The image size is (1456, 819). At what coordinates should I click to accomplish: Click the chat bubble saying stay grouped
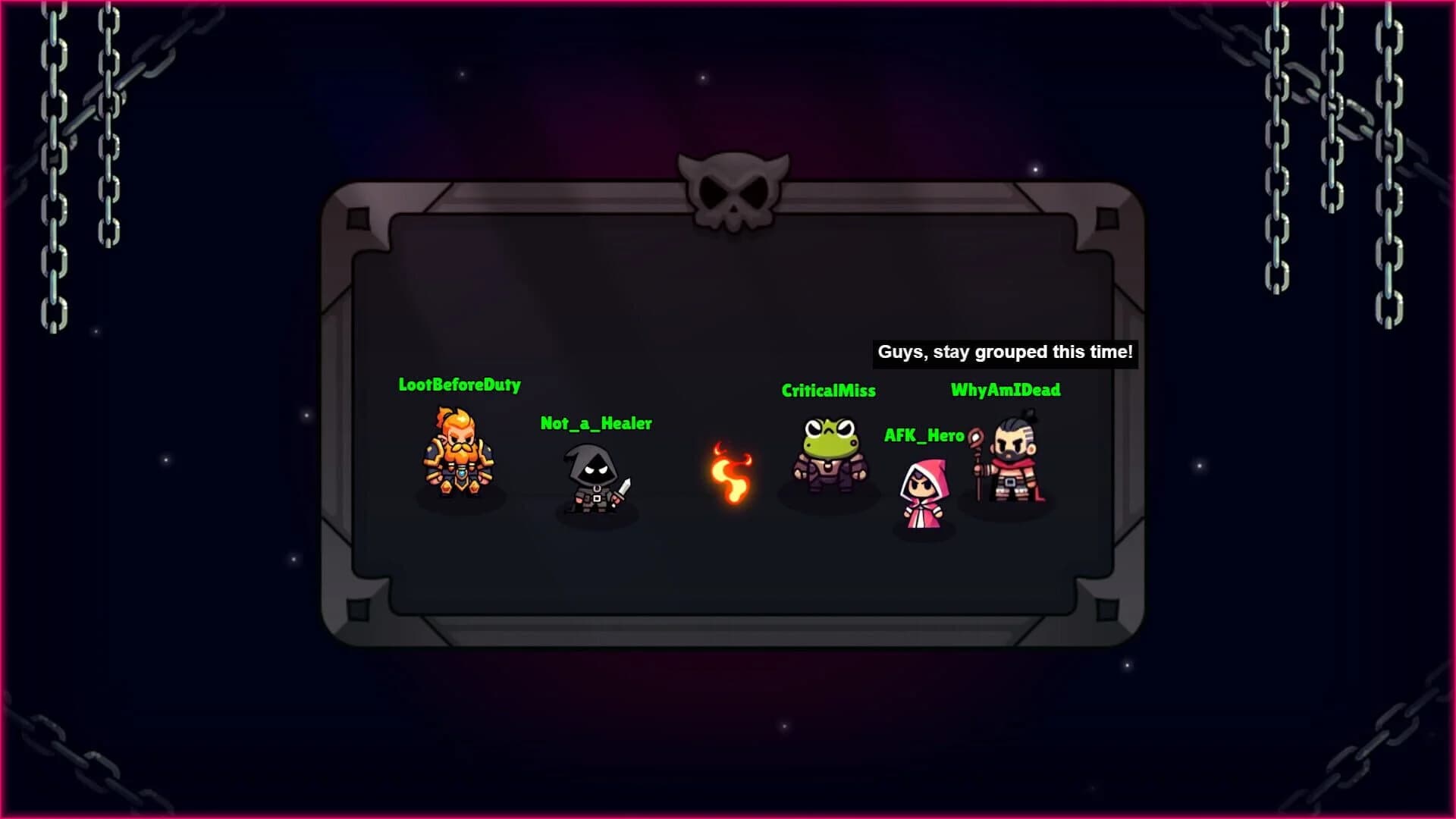pyautogui.click(x=1005, y=351)
